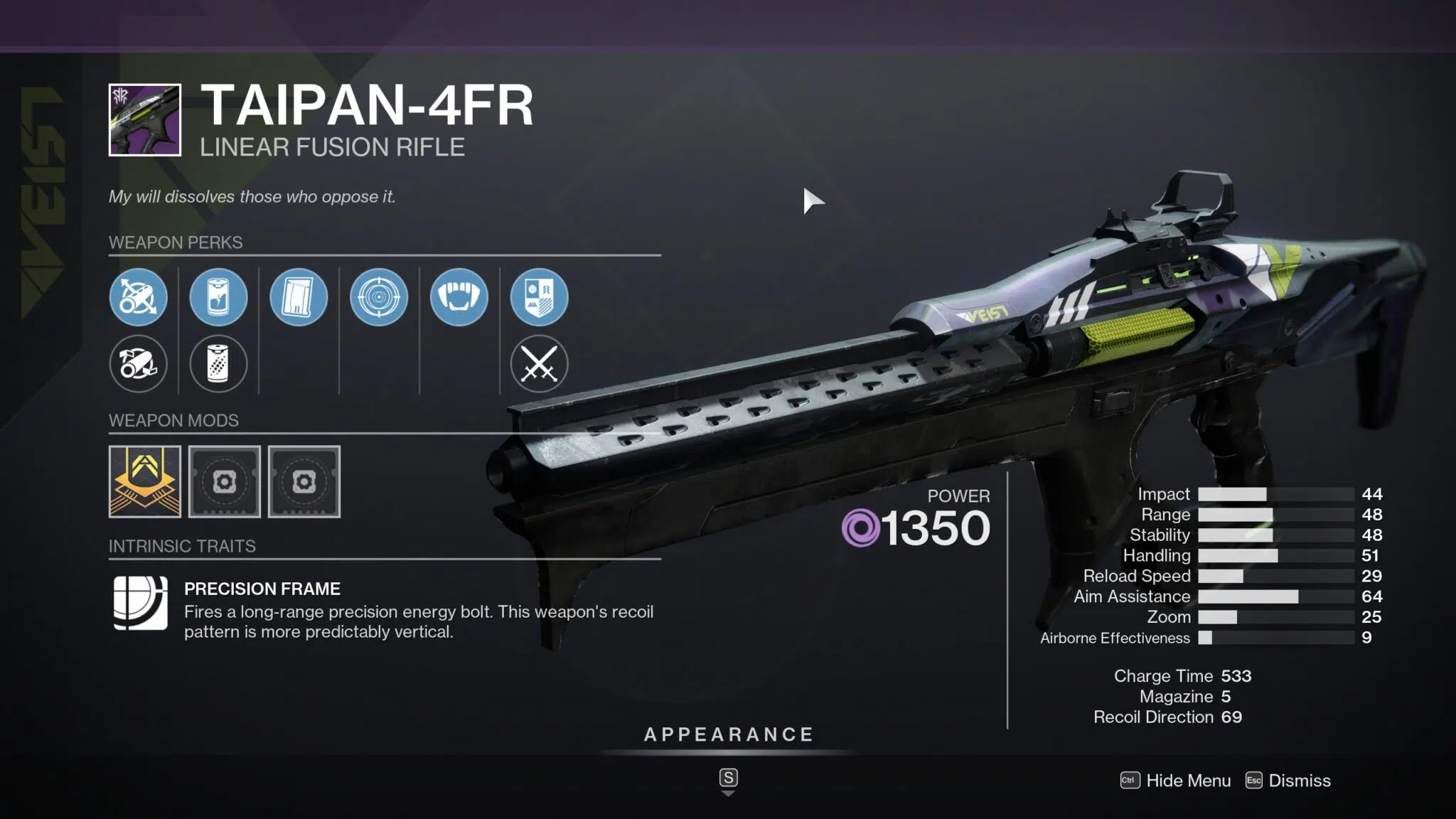Click the Taipan-4FR weapon thumbnail
1456x819 pixels.
pos(145,120)
